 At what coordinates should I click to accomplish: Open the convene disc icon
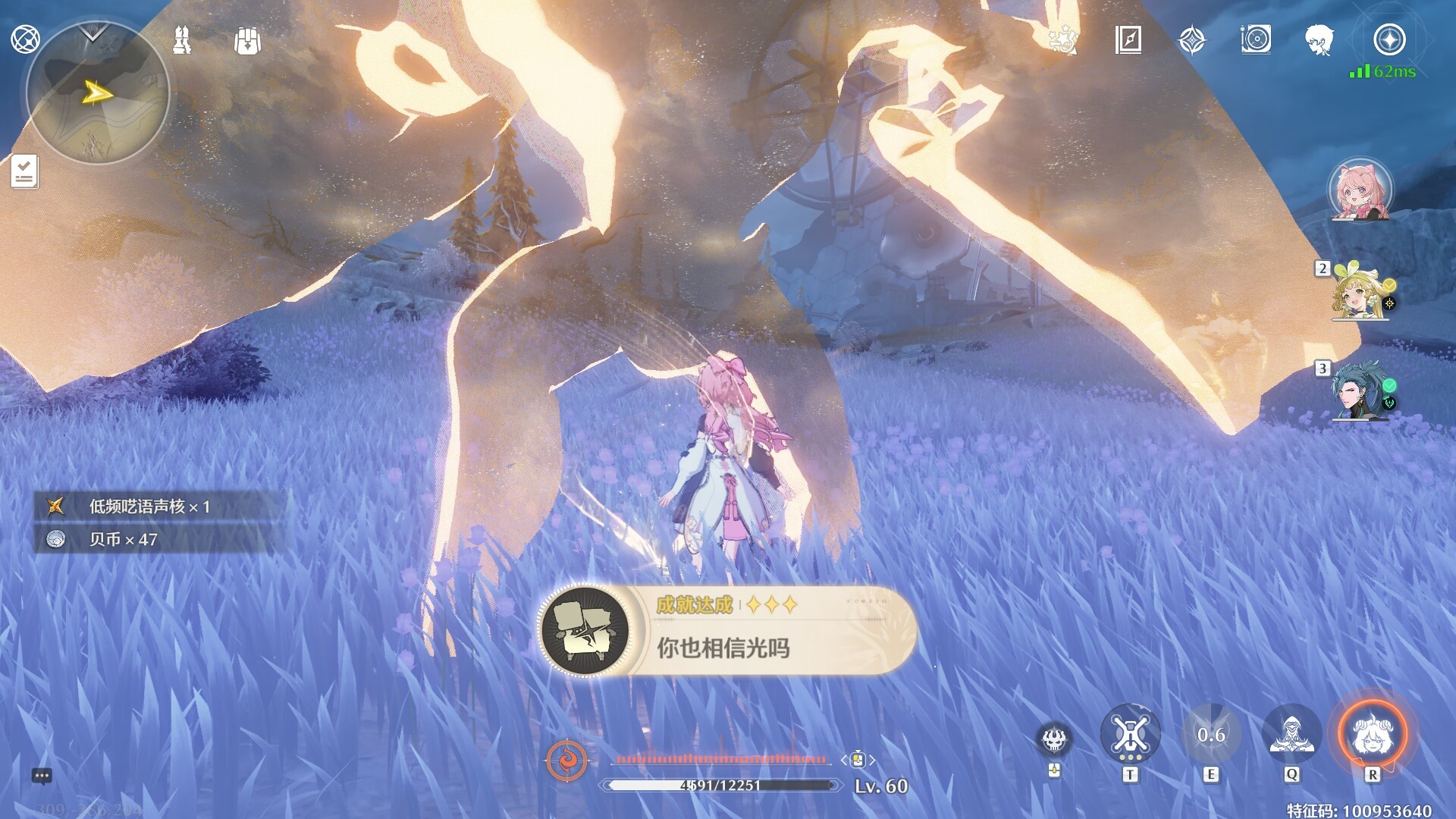[x=1256, y=39]
